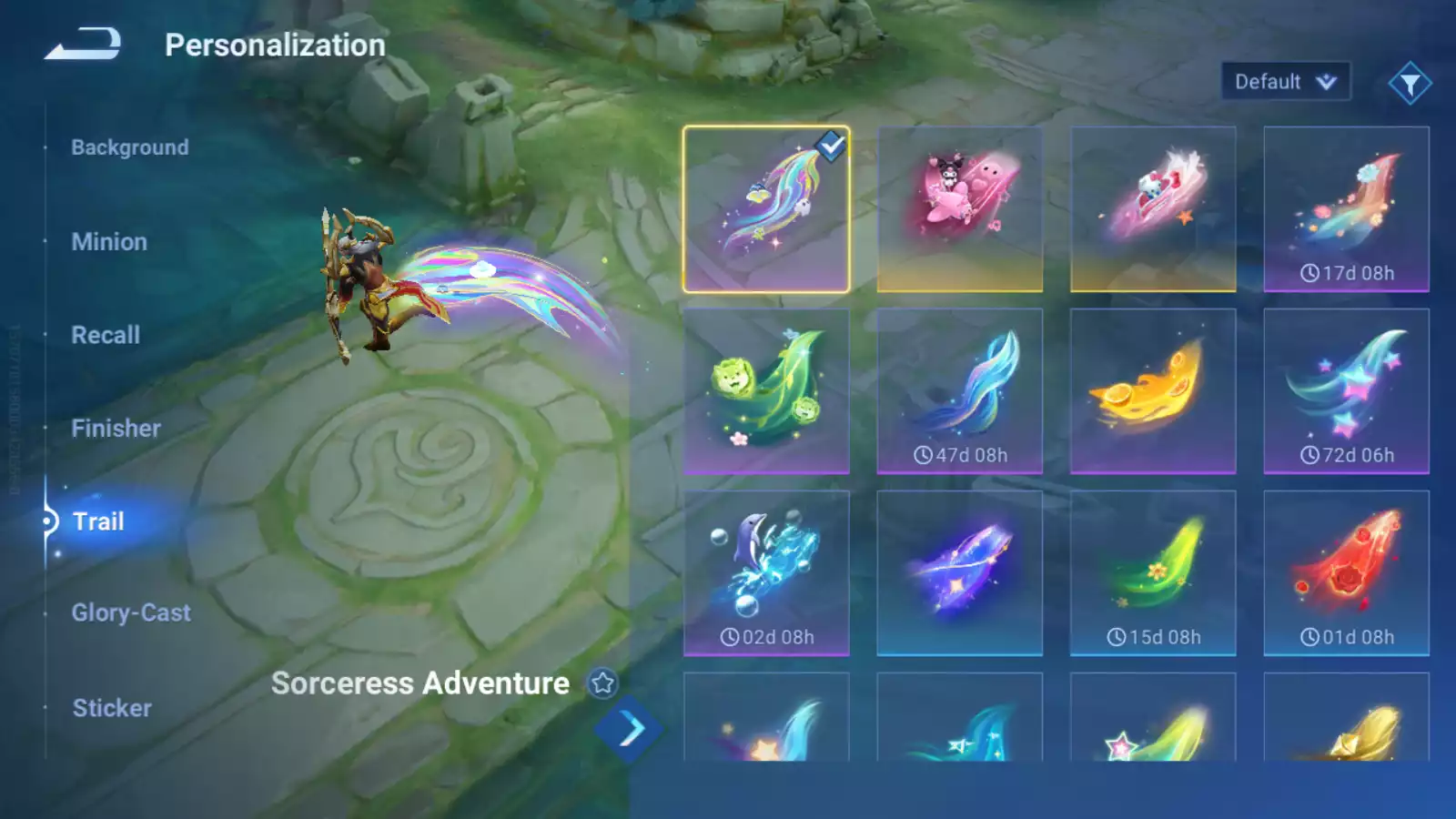Click the blue diamond arrow button
The height and width of the screenshot is (819, 1456).
click(x=629, y=729)
